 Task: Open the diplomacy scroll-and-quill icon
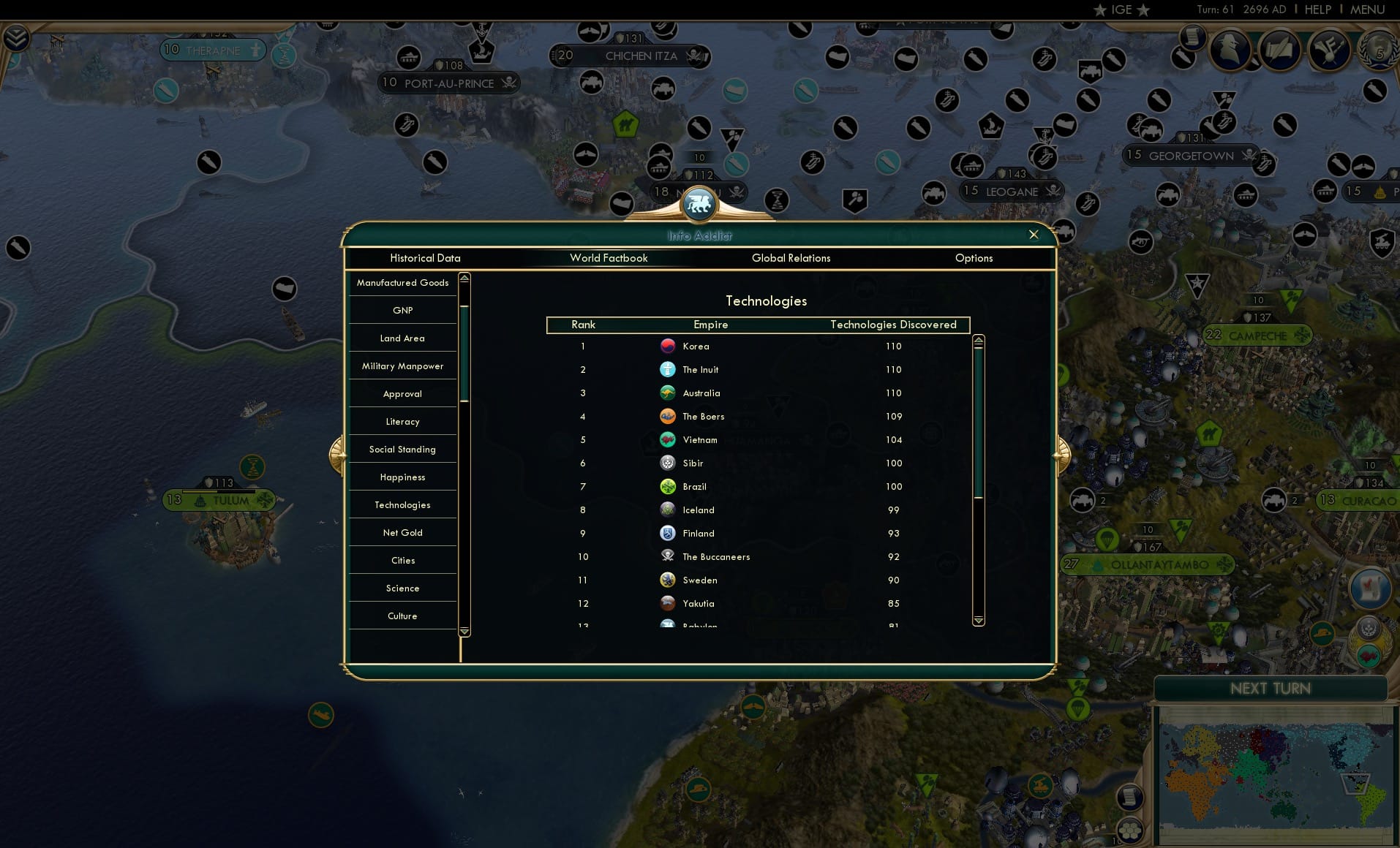(x=1279, y=49)
